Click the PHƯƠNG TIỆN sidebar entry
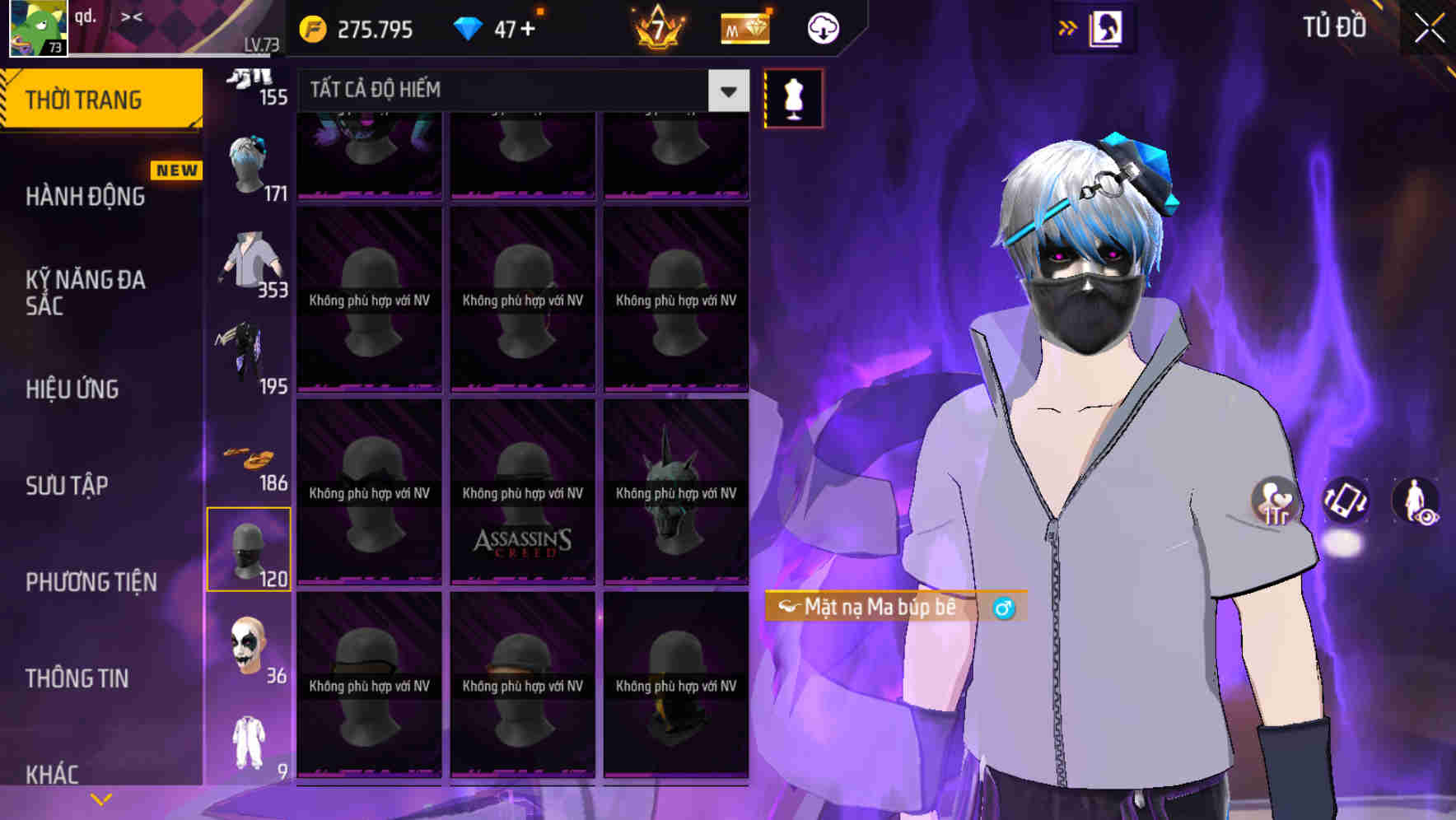 pos(91,581)
